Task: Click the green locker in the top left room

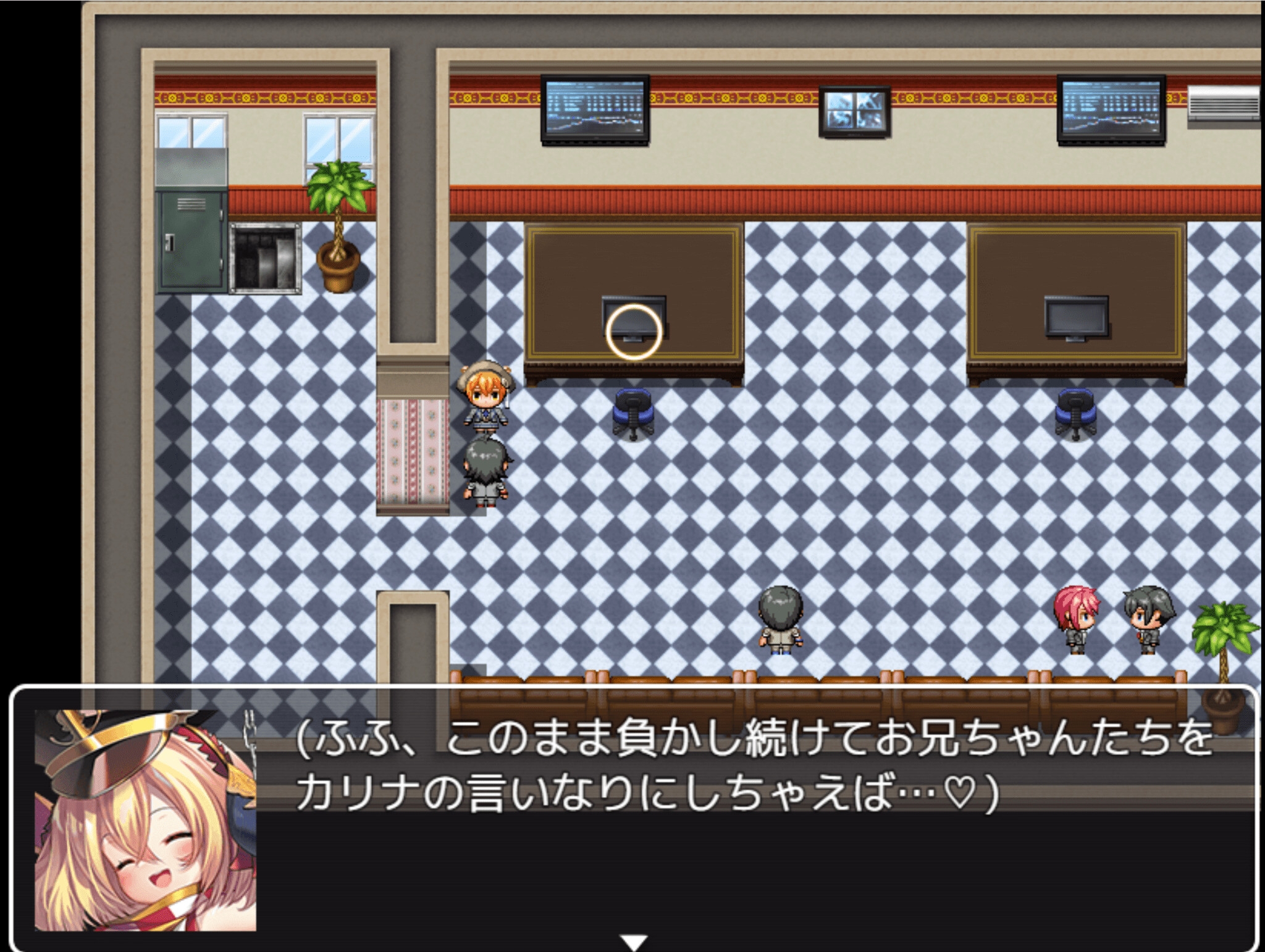Action: pos(191,241)
